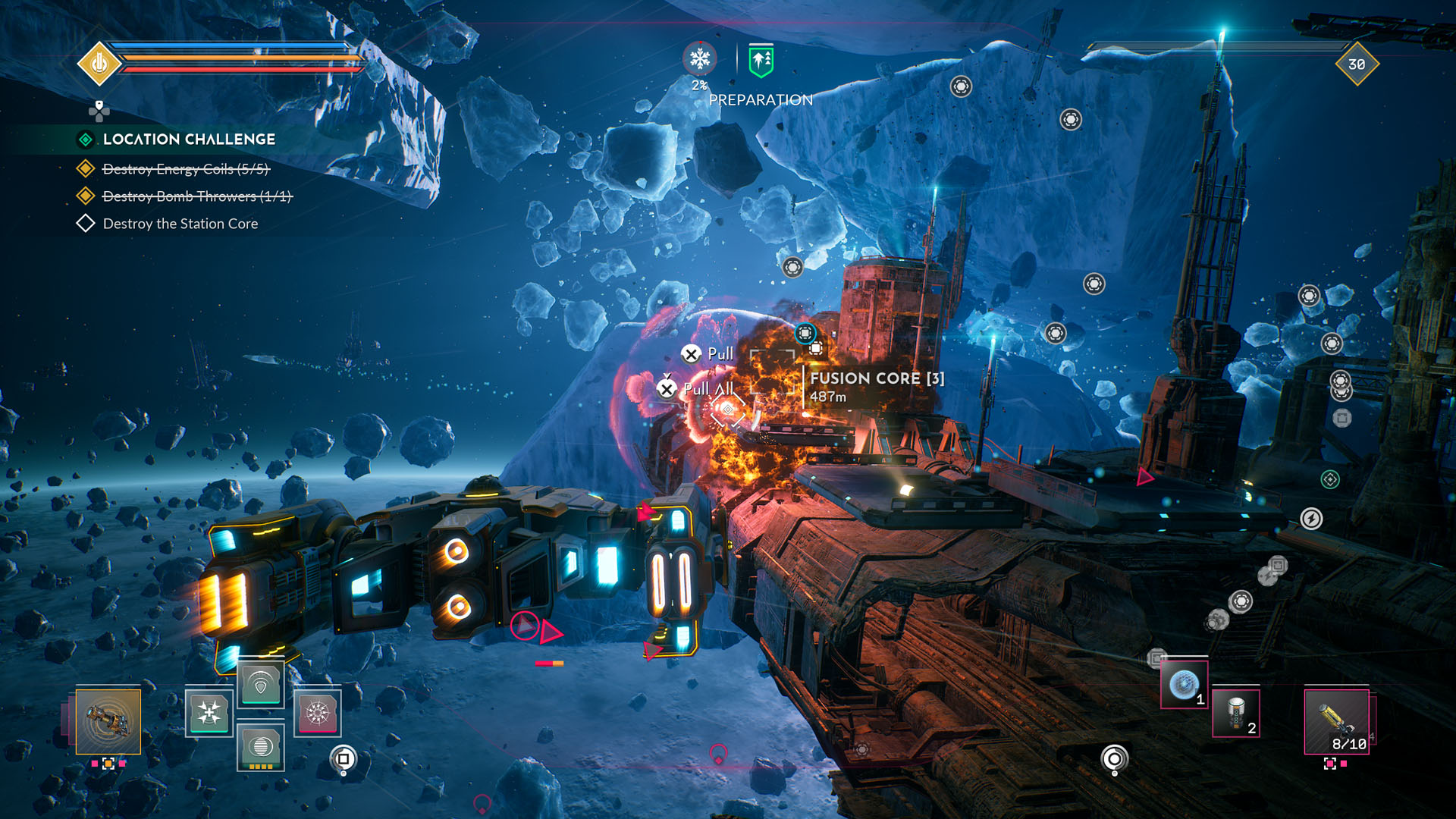Select the primary weapon cannon slot
This screenshot has height=819, width=1456.
click(108, 721)
